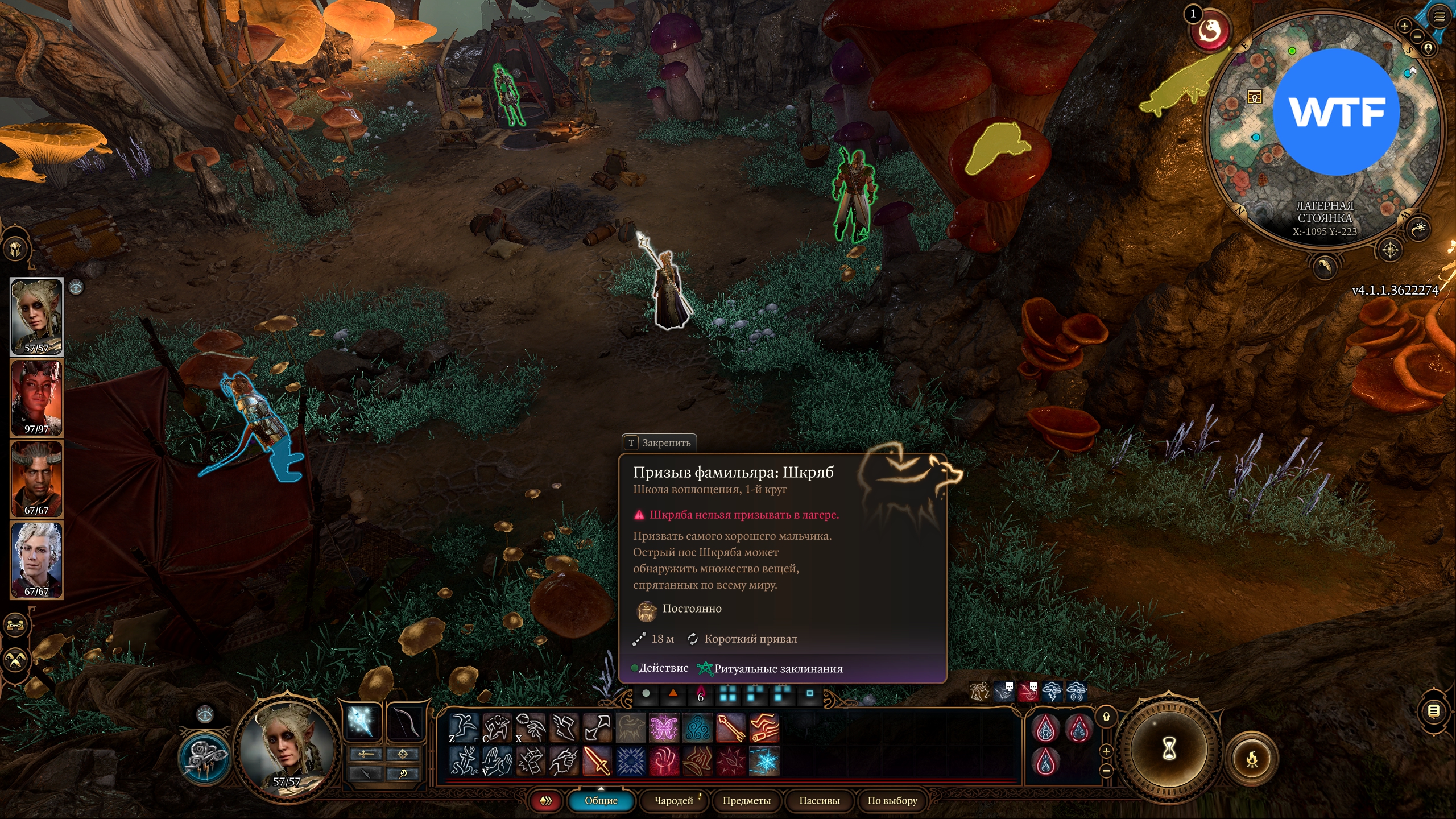Screen dimensions: 1456x819
Task: Open the message log button
Action: pos(1433,710)
